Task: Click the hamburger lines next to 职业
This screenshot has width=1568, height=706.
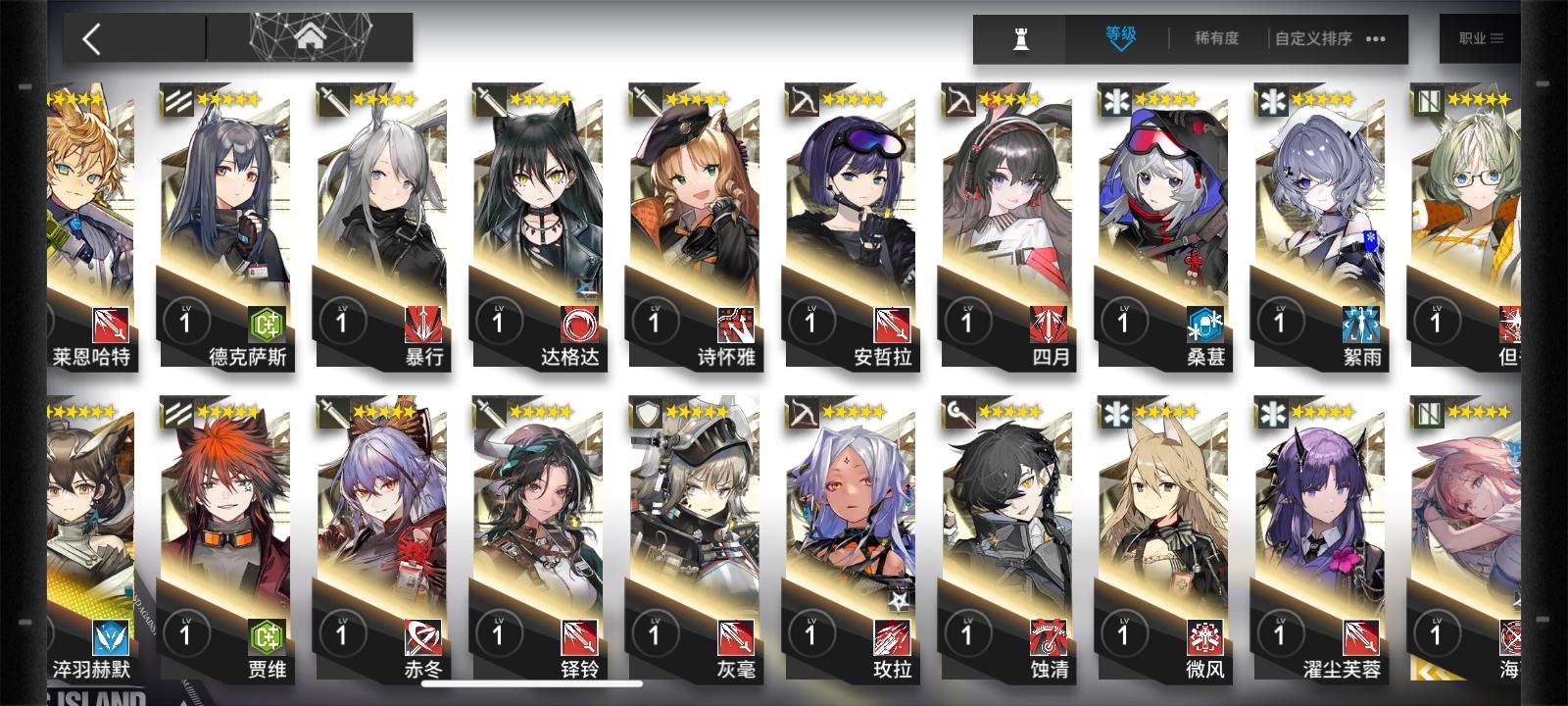Action: (x=1497, y=39)
